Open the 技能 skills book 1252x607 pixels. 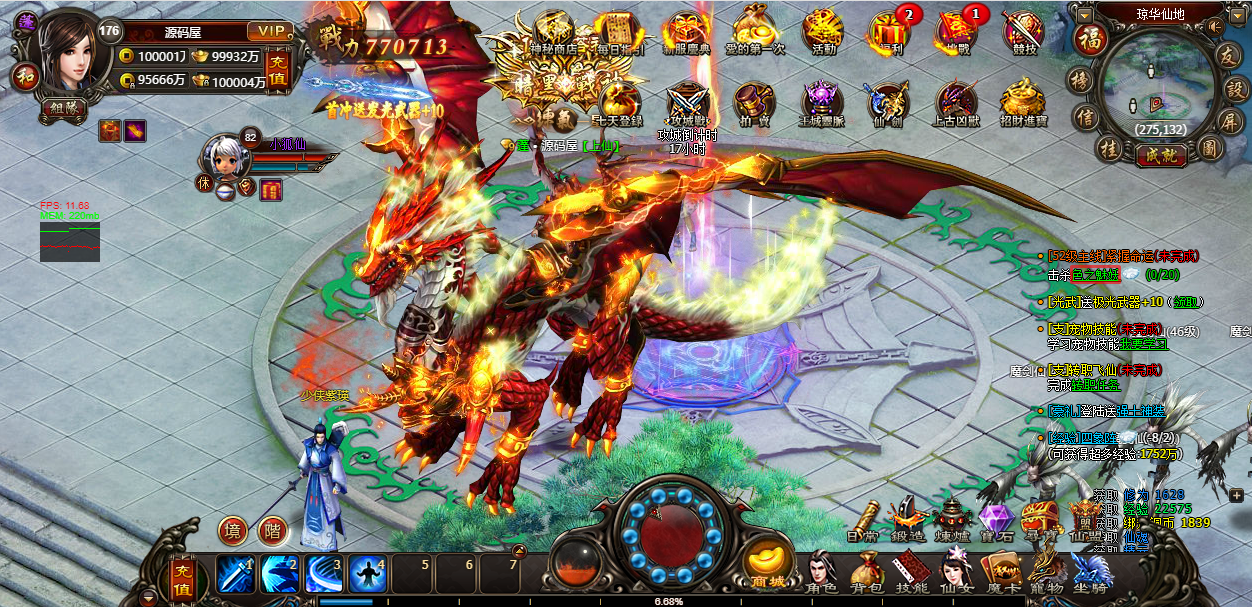coord(909,572)
